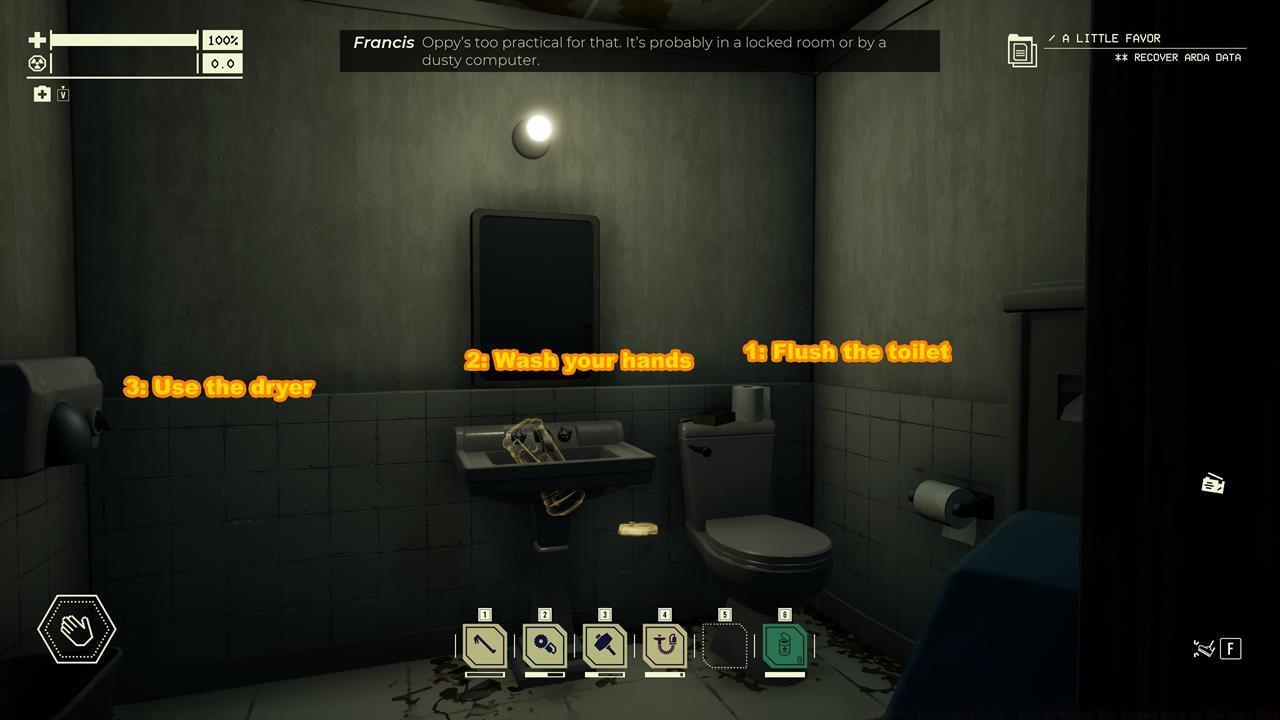Equip the mallet from hotbar slot 3
The width and height of the screenshot is (1280, 720).
[x=603, y=646]
